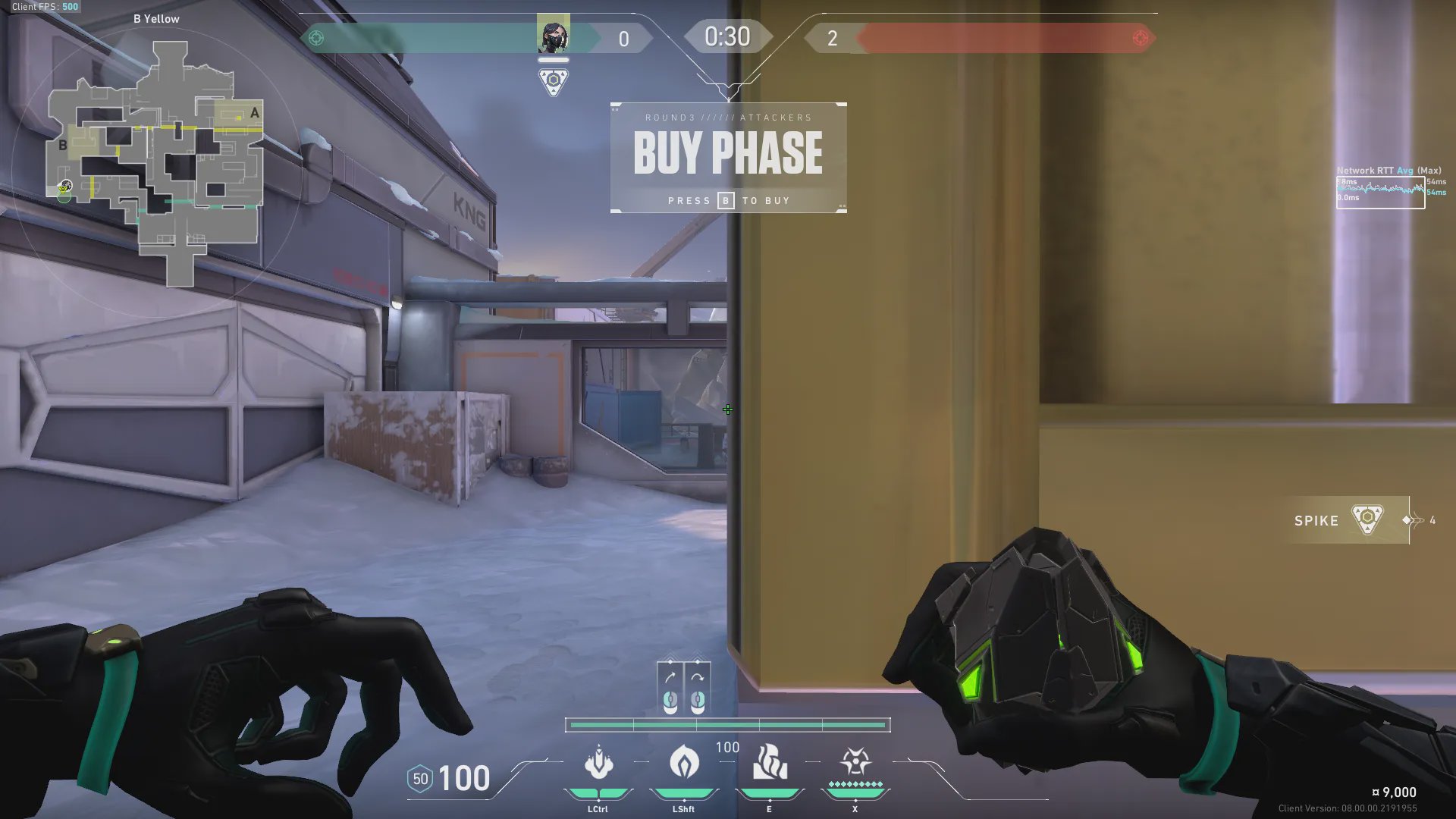Activate the Toxic Screen ability icon
This screenshot has width=1456, height=819.
pos(769,763)
